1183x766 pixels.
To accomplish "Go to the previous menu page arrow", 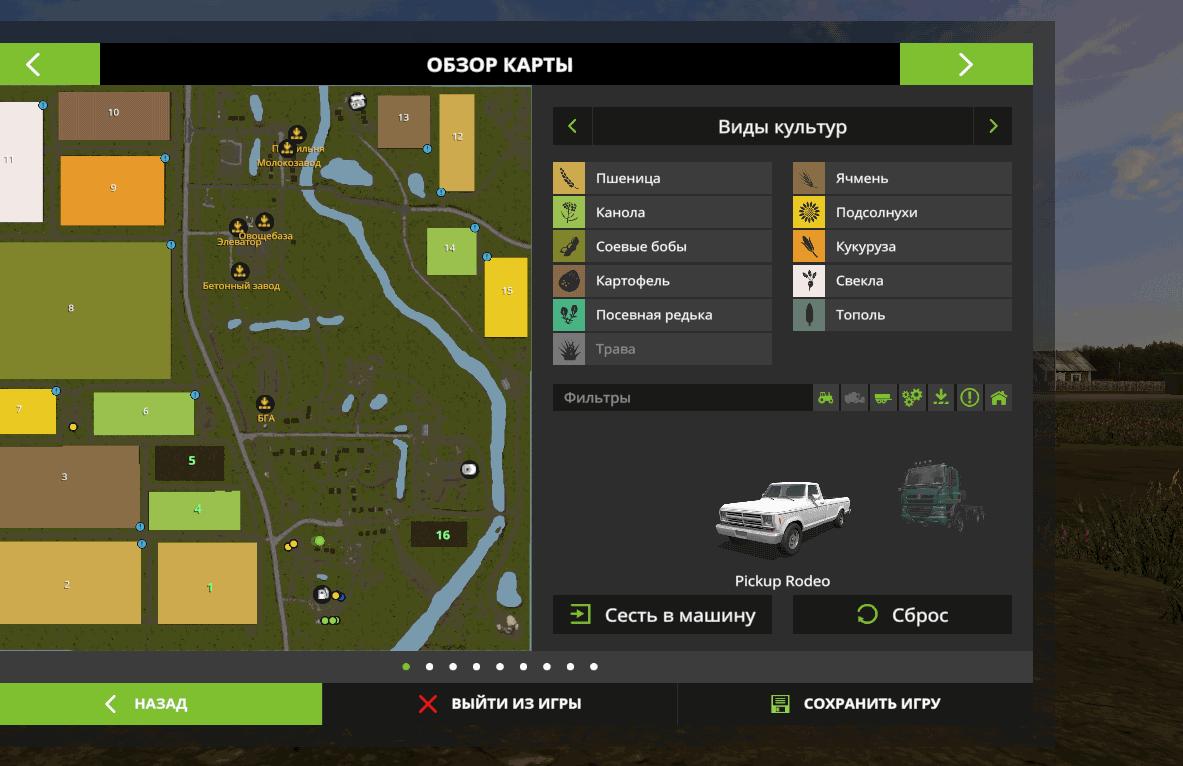I will click(34, 65).
